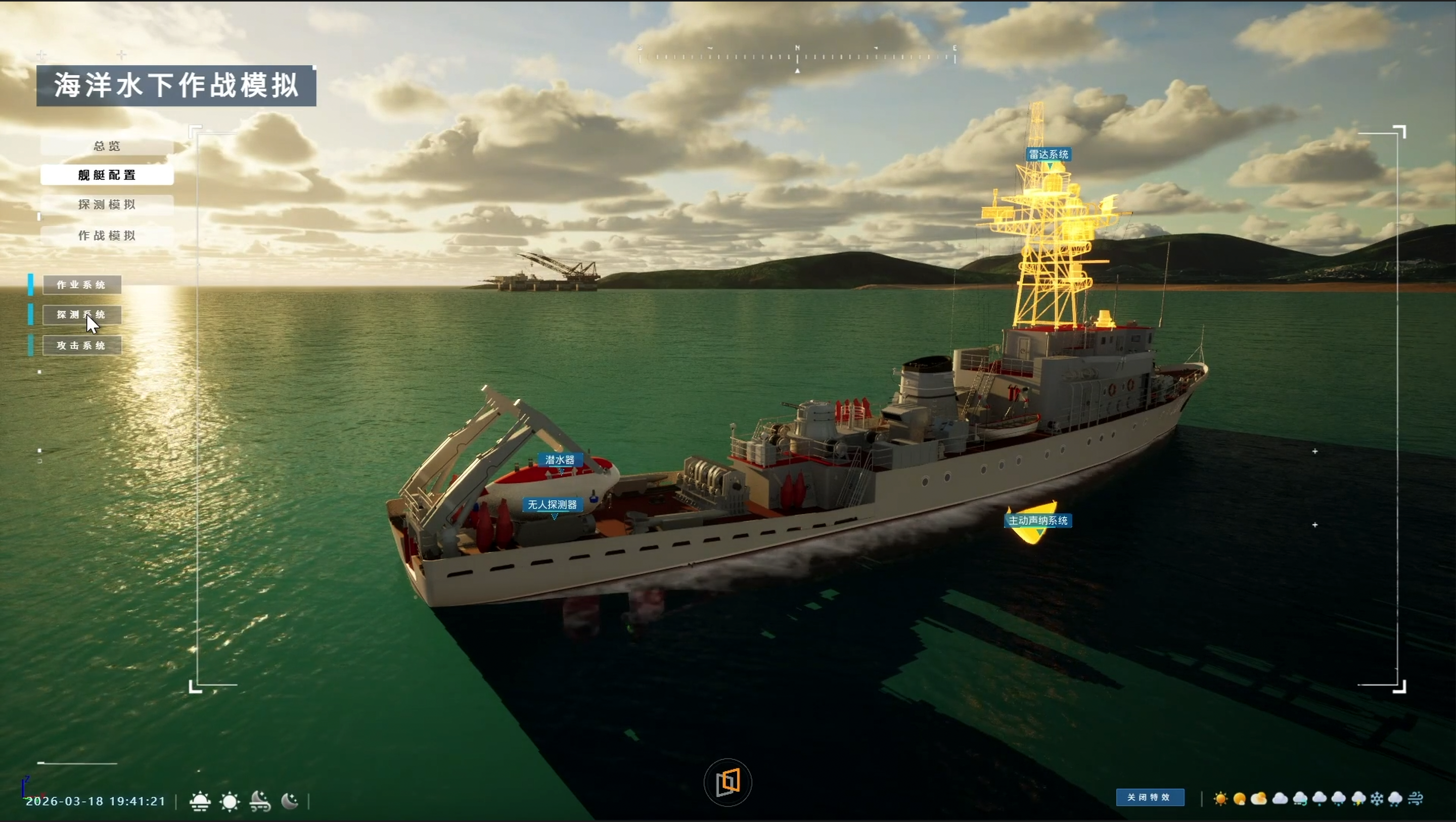Select the 舰艇配置 menu entry

107,175
